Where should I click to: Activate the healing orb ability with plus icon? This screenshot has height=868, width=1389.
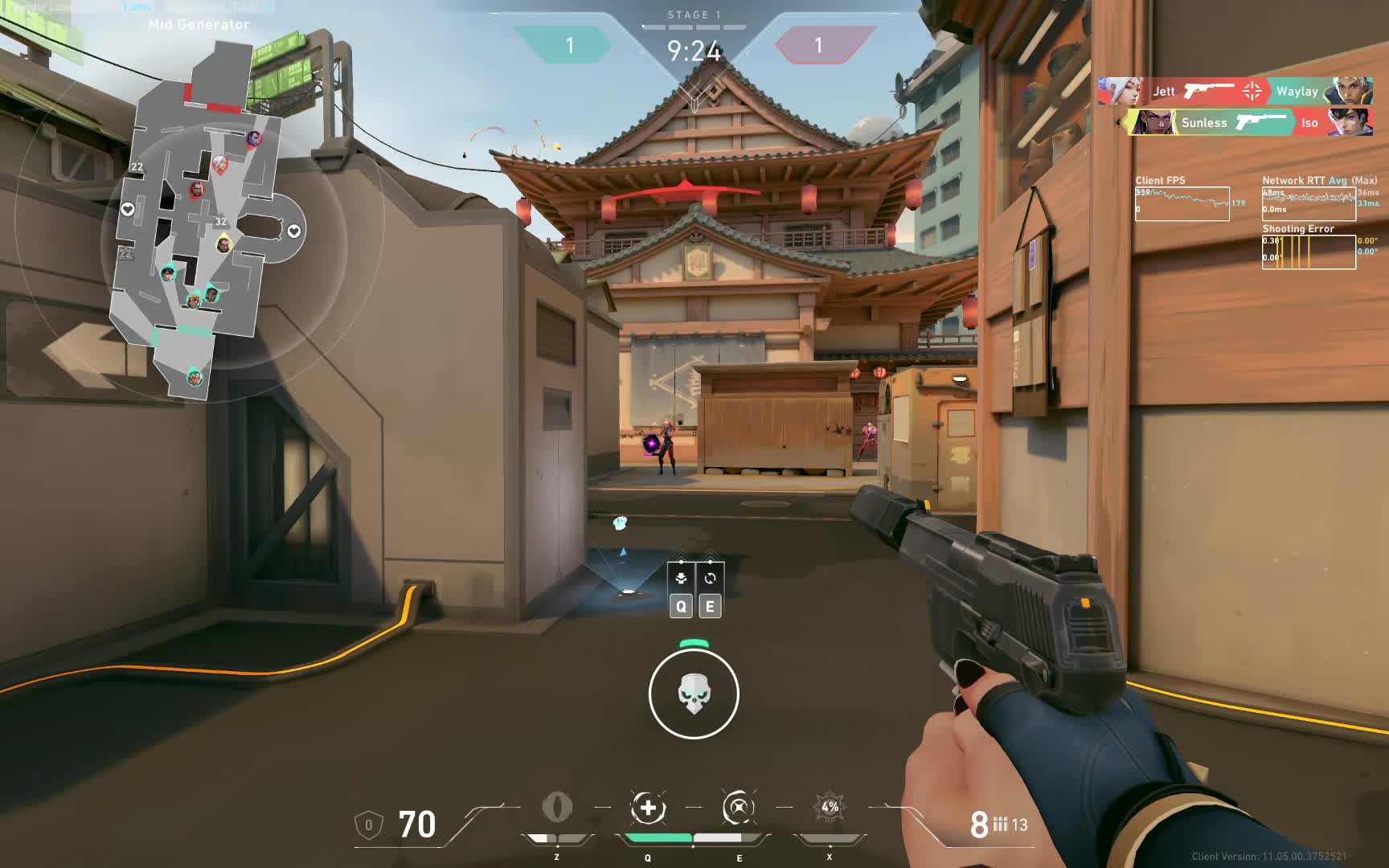[648, 808]
